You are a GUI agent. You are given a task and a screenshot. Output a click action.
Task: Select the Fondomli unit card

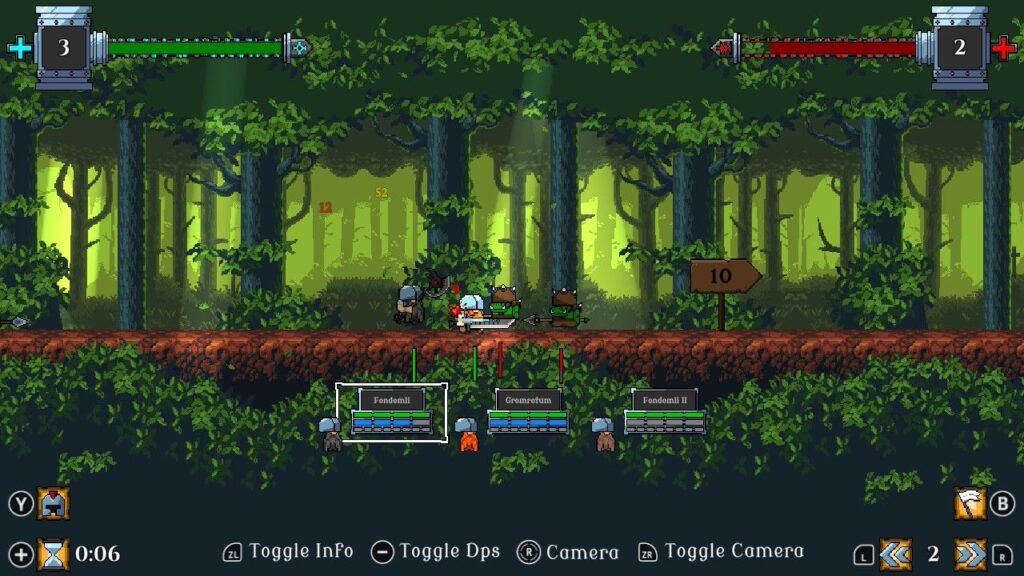click(392, 411)
